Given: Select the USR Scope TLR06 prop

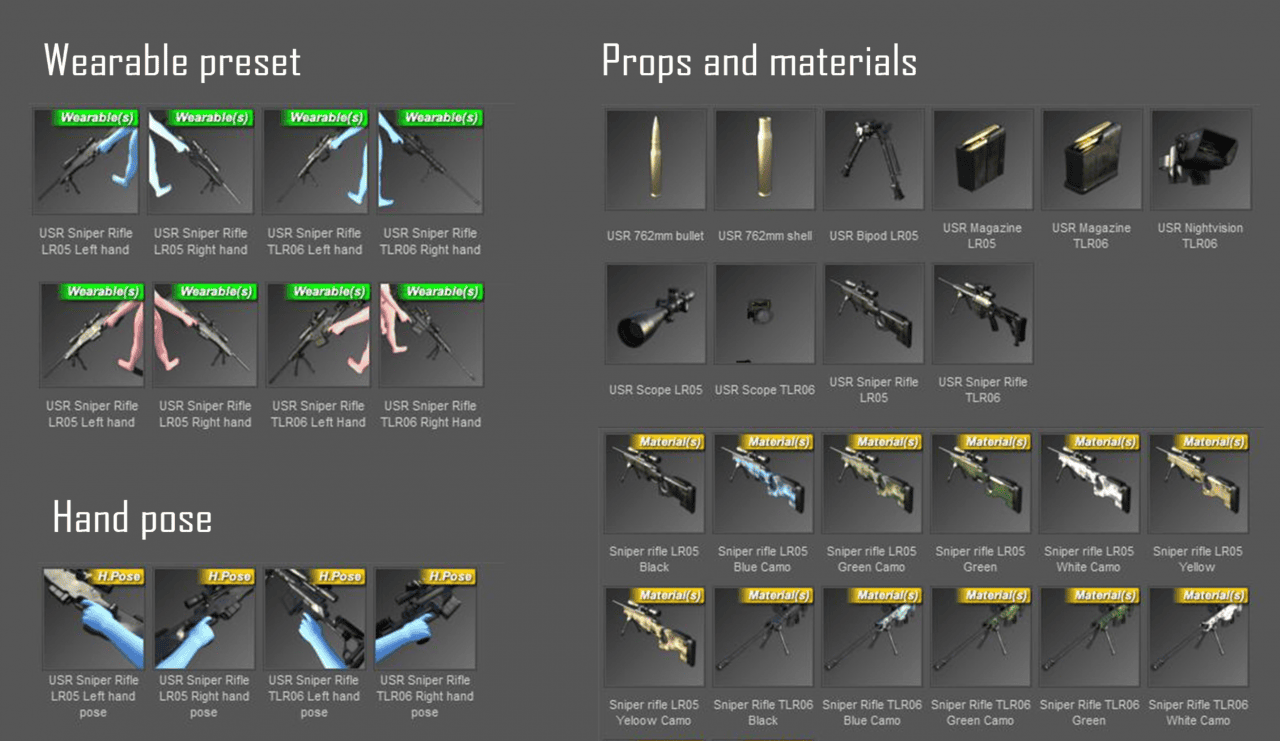Looking at the screenshot, I should pos(764,312).
